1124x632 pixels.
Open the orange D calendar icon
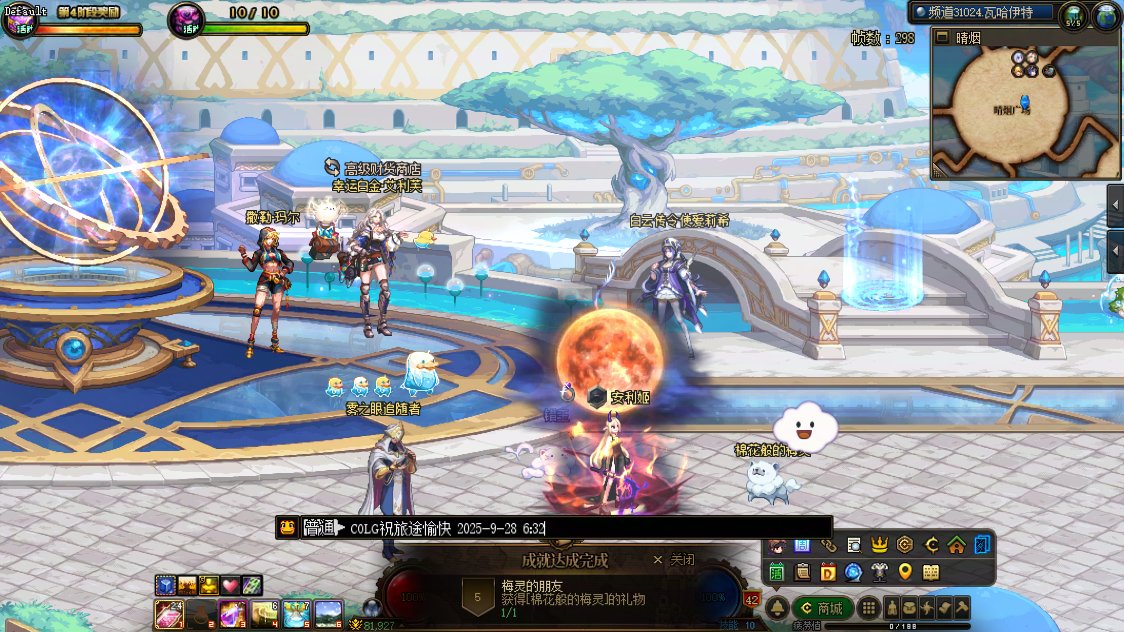pos(828,572)
